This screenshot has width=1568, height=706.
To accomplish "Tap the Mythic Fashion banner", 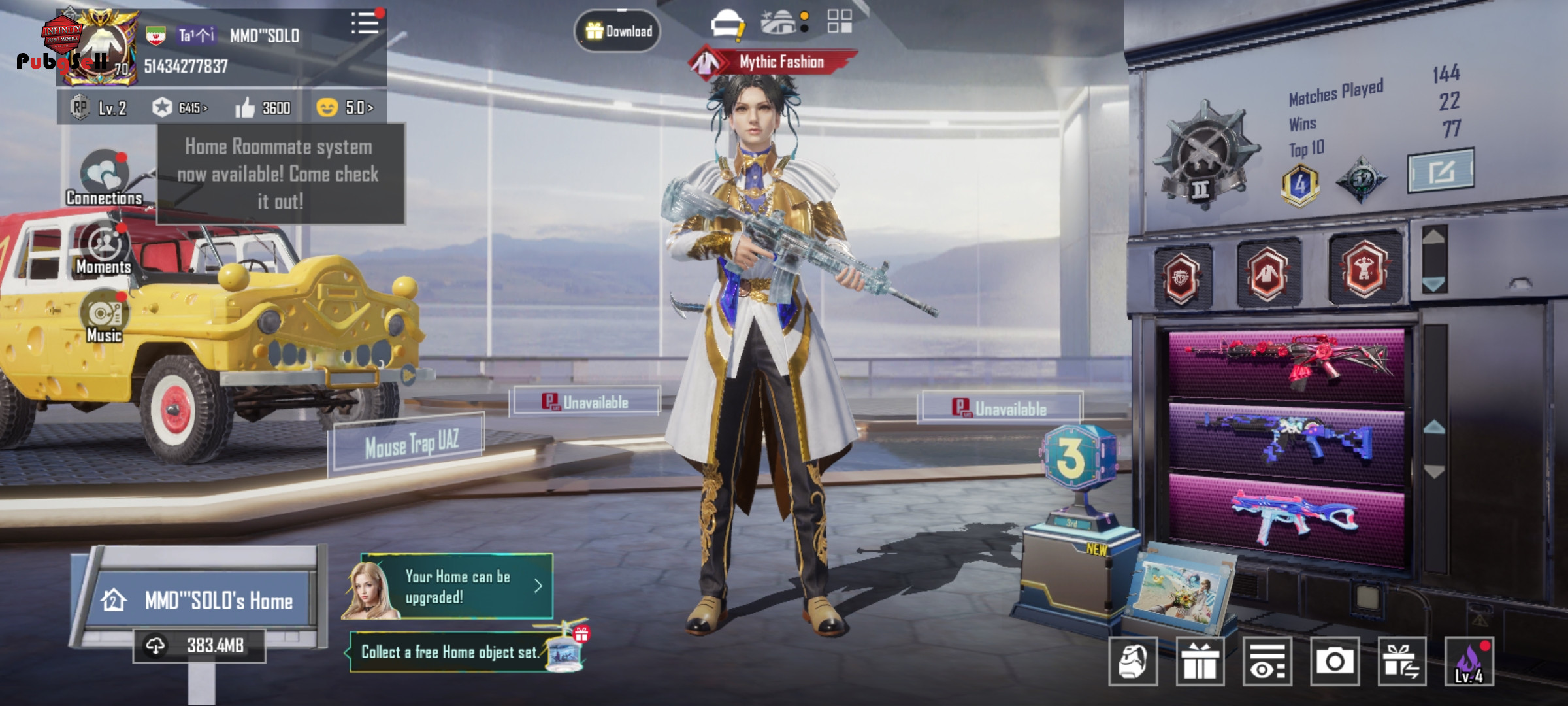I will pos(774,62).
